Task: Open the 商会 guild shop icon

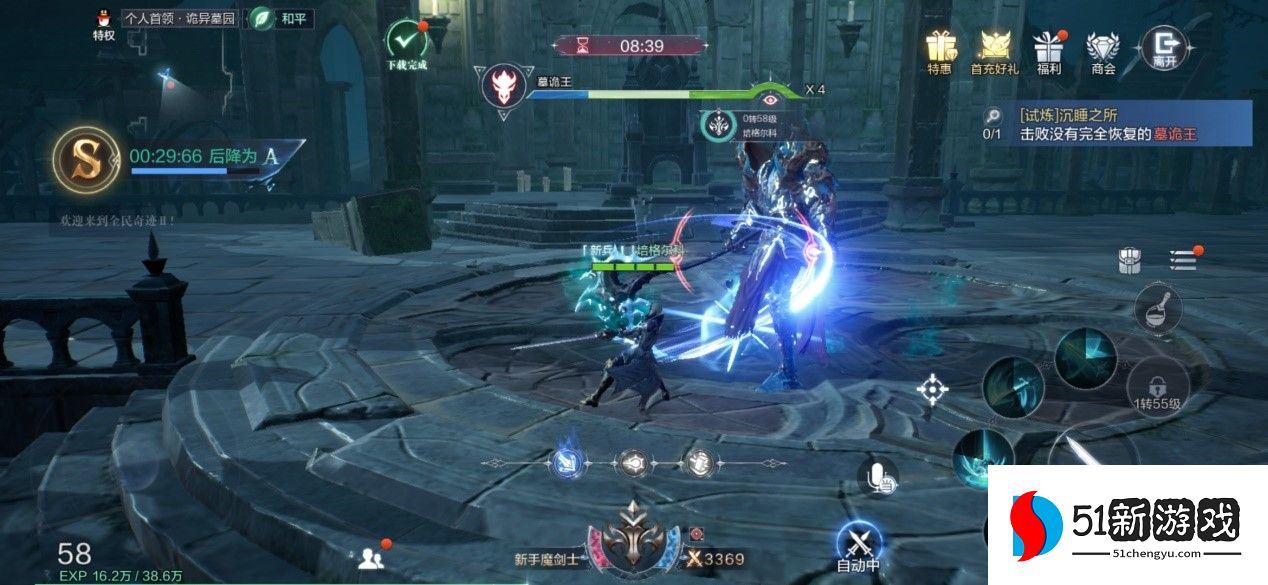Action: (x=1104, y=48)
